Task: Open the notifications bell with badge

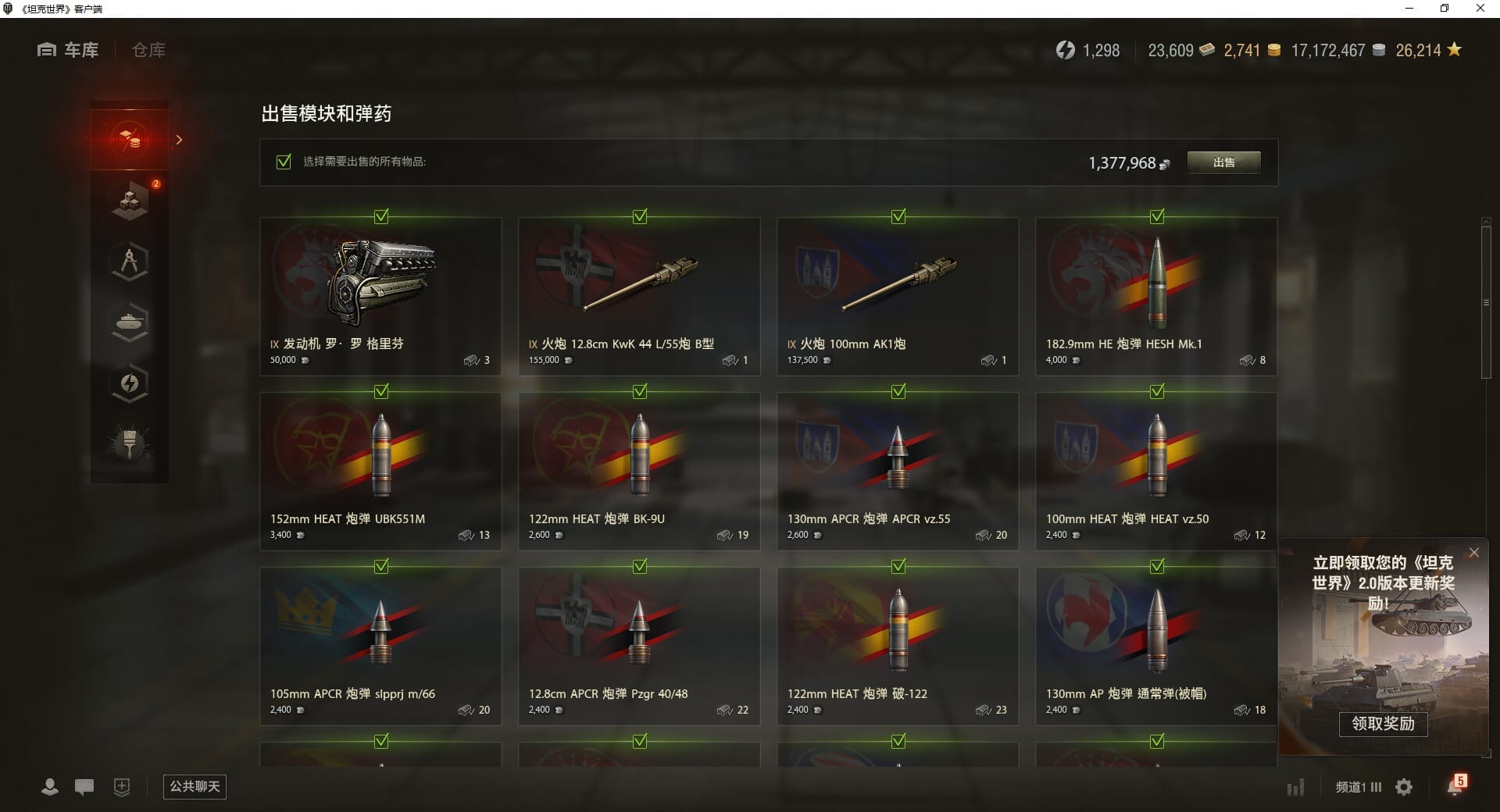Action: coord(1455,785)
